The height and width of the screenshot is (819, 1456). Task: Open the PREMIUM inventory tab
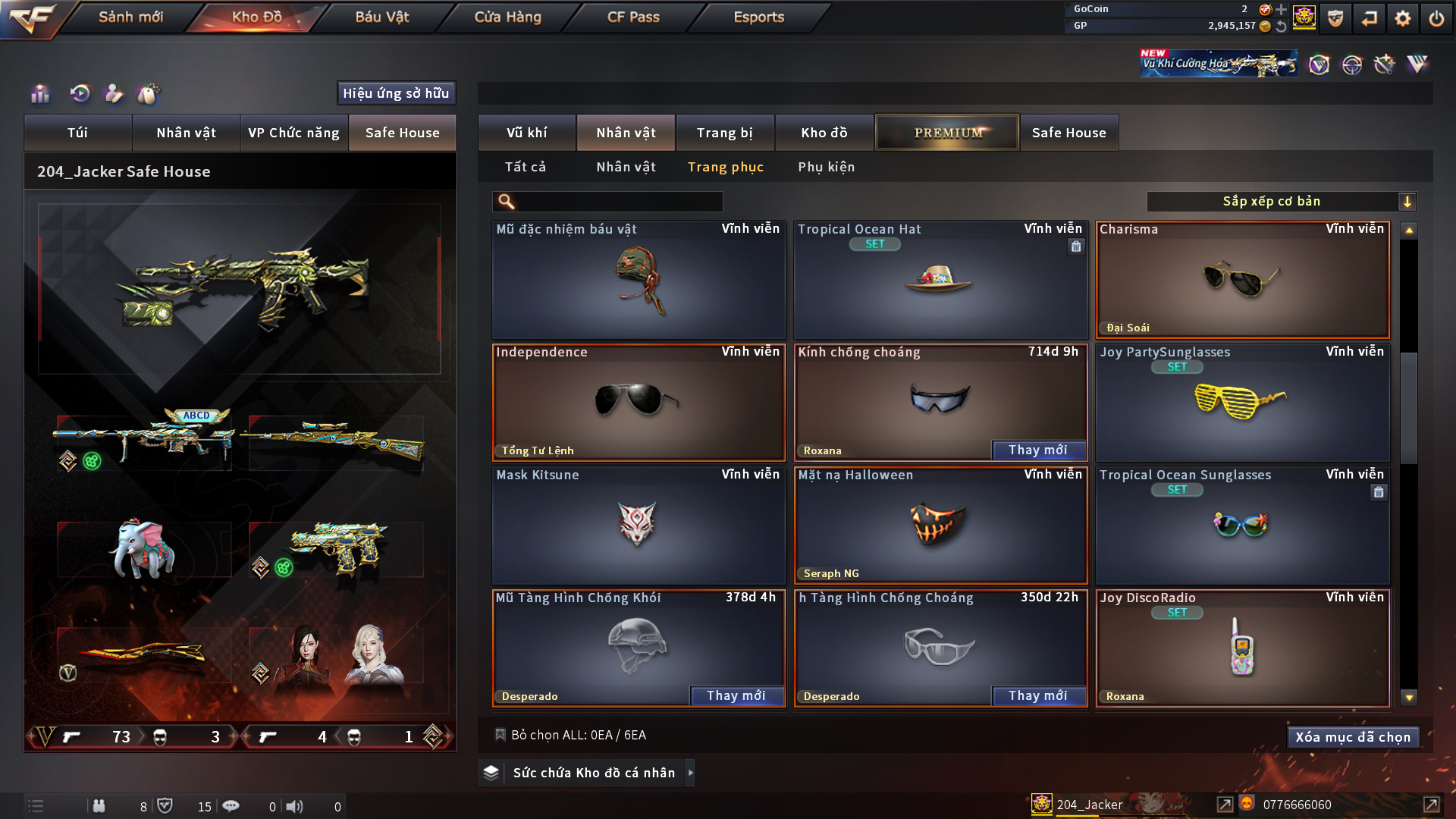coord(947,133)
